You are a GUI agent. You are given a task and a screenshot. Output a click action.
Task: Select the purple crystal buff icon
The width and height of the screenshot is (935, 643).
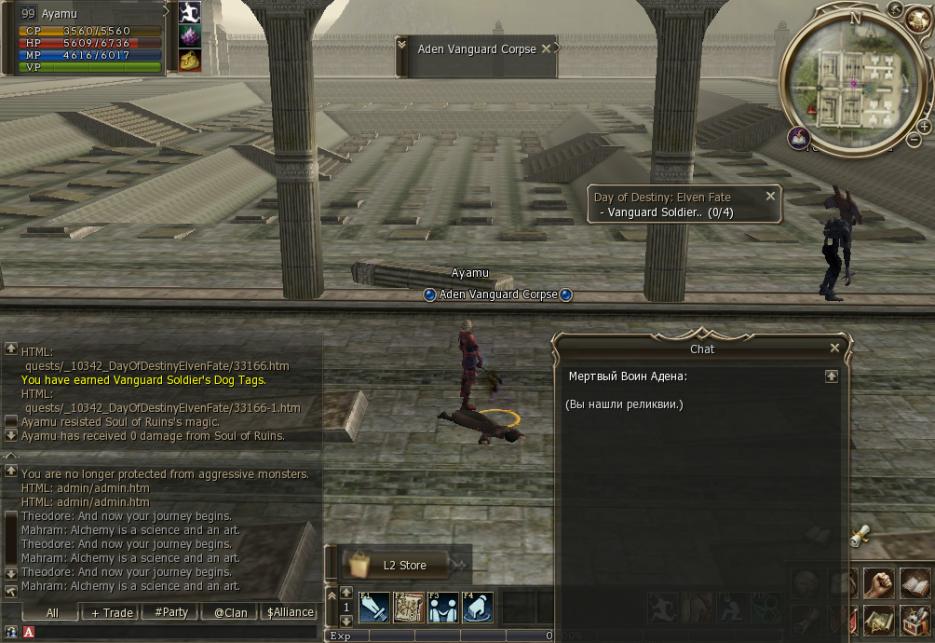point(189,36)
